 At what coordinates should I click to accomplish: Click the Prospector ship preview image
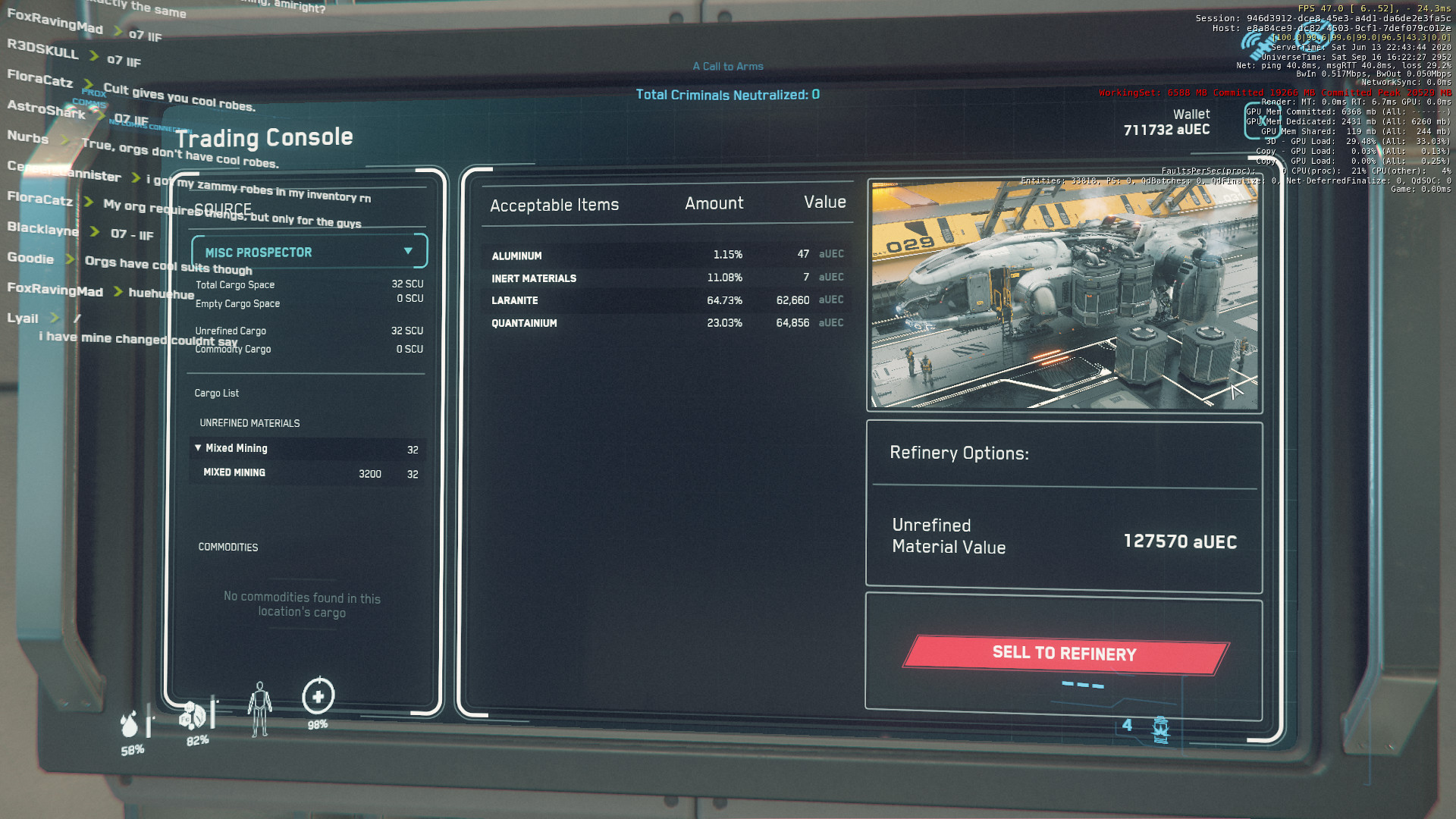pos(1064,295)
